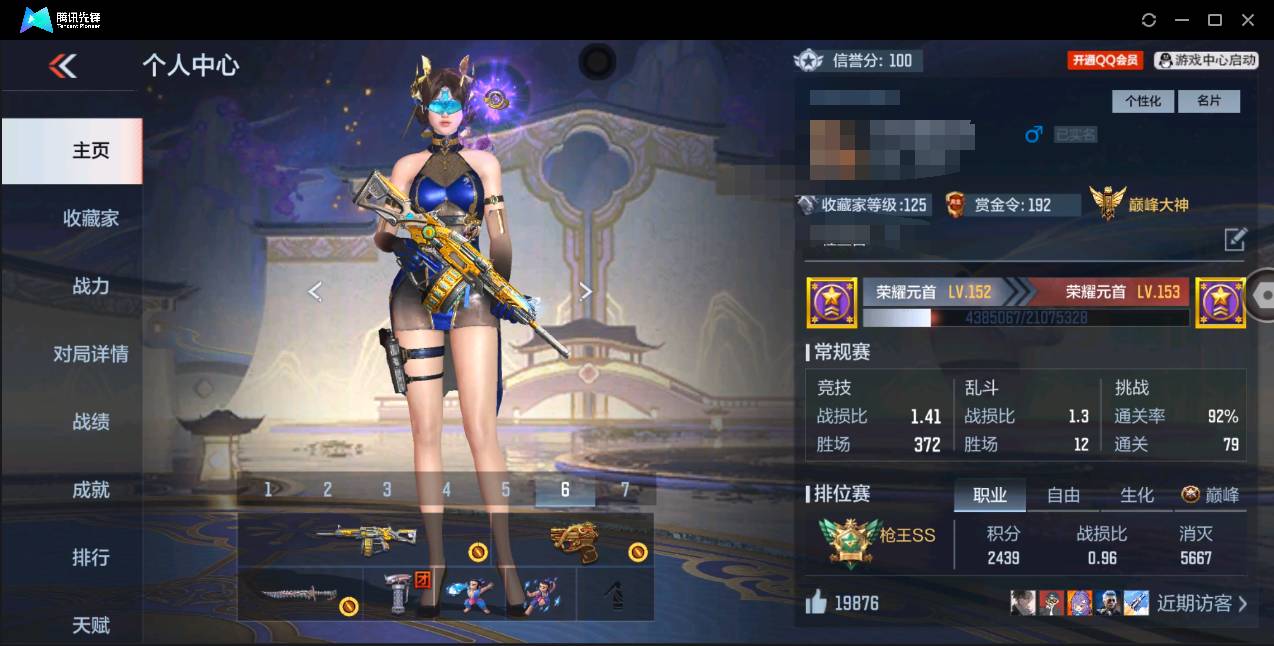1274x646 pixels.
Task: Go back with the double-arrow button
Action: (62, 66)
